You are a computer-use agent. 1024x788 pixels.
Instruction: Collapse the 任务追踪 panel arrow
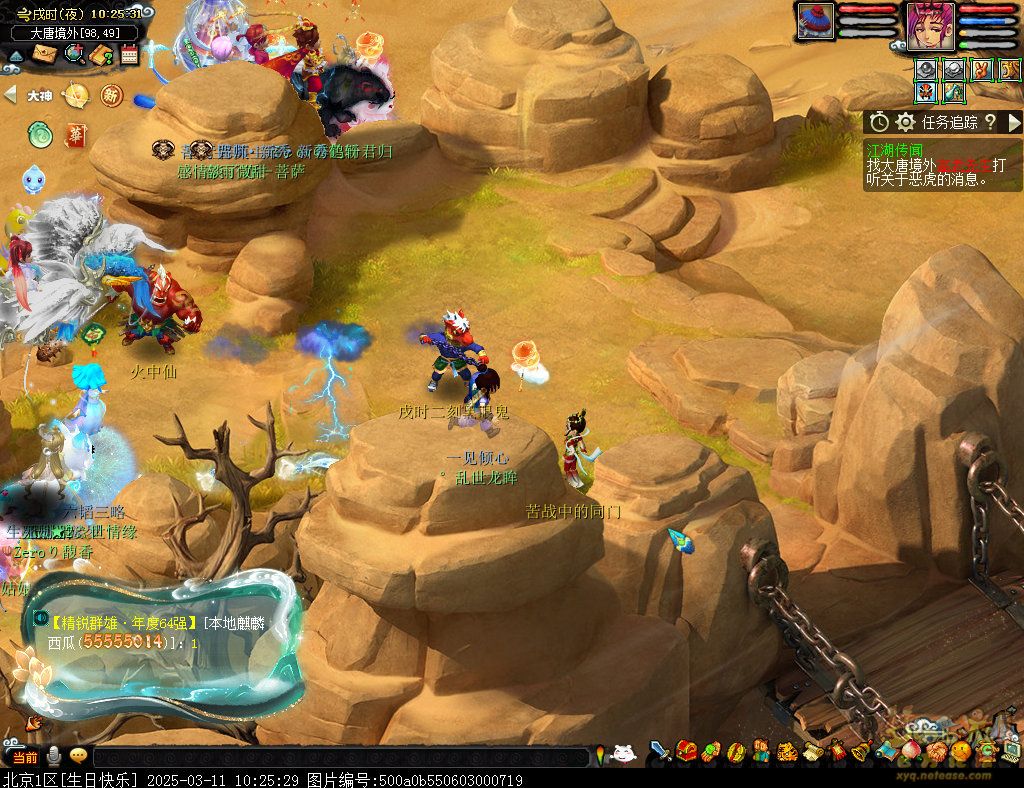coord(1014,122)
